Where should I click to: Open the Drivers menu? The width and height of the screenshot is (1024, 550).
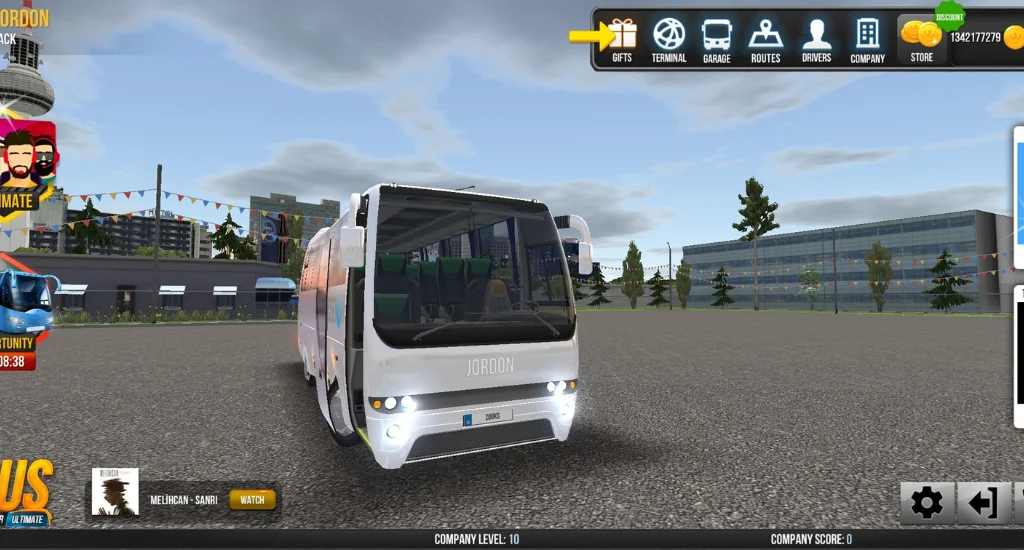point(816,40)
